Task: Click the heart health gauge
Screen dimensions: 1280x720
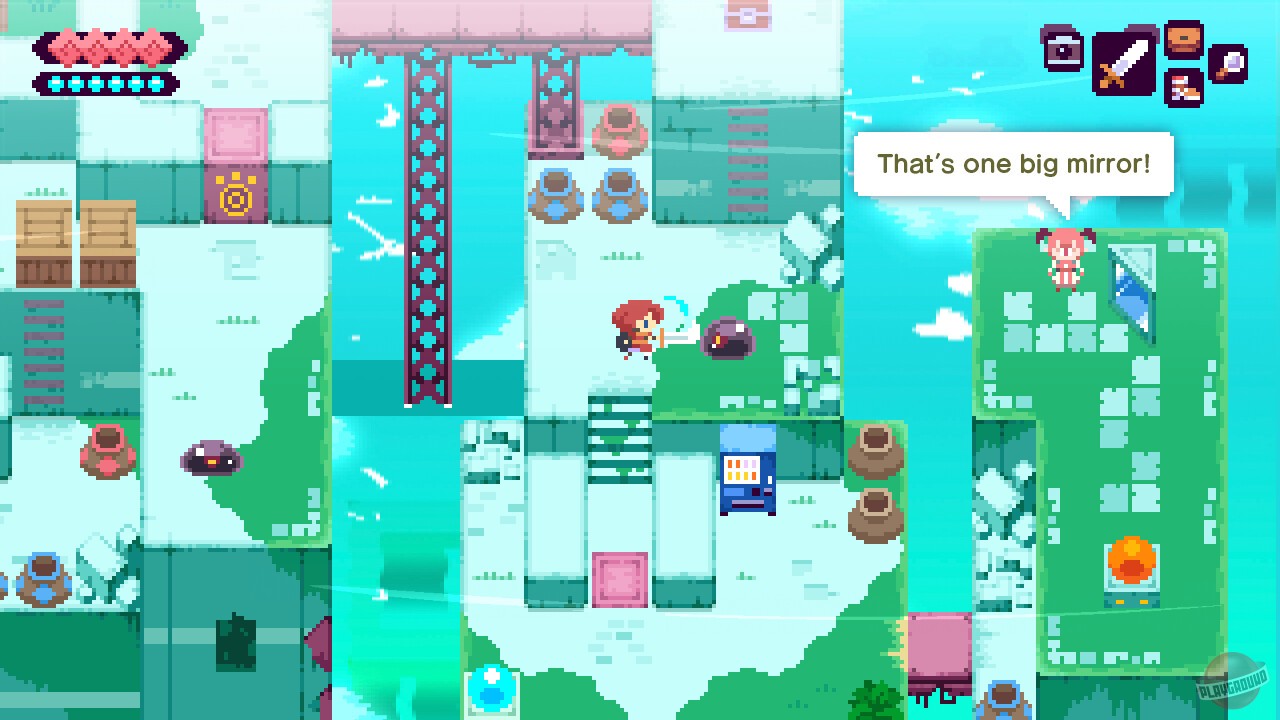Action: (107, 46)
